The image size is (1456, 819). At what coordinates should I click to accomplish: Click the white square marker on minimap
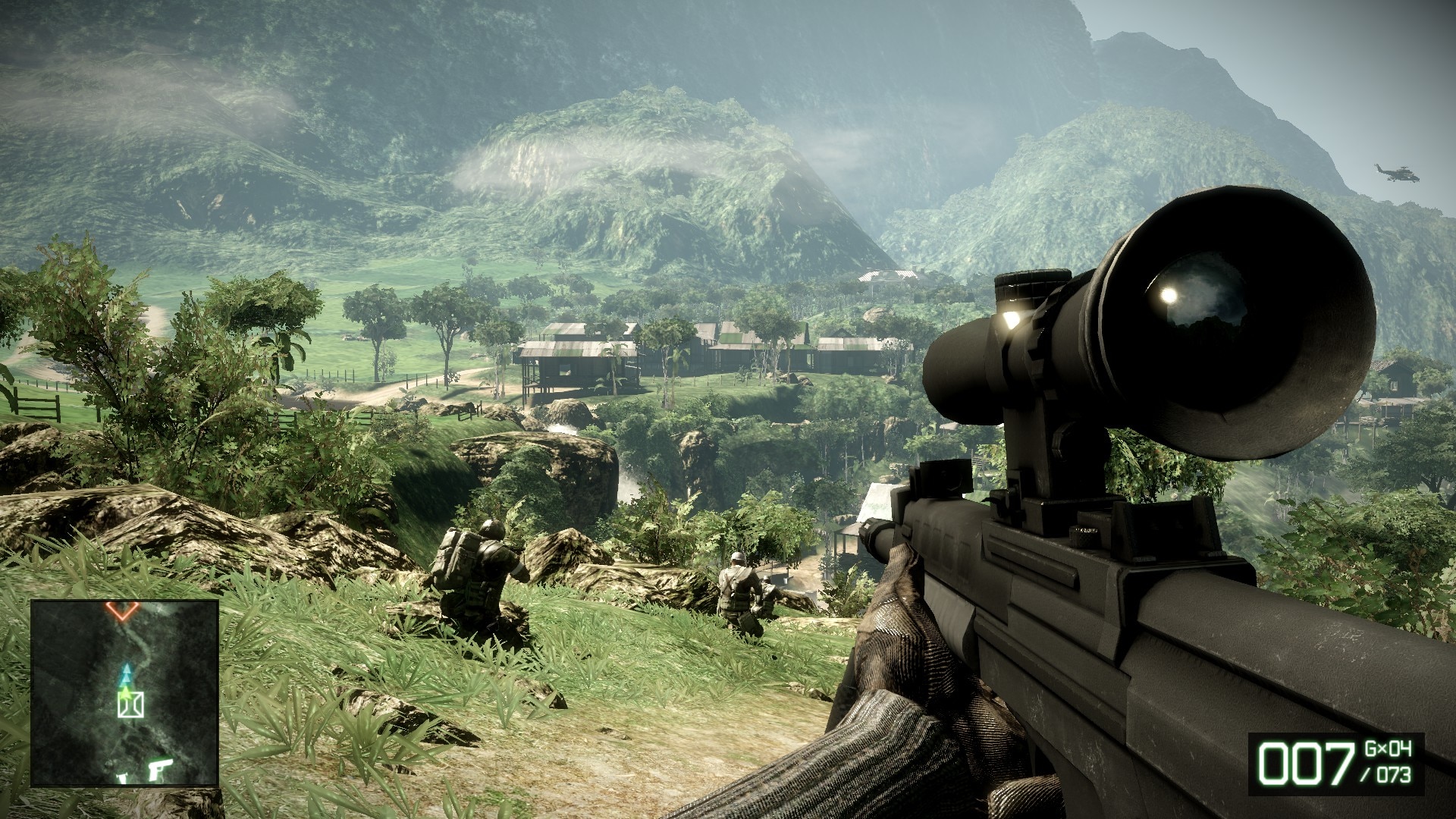[130, 705]
